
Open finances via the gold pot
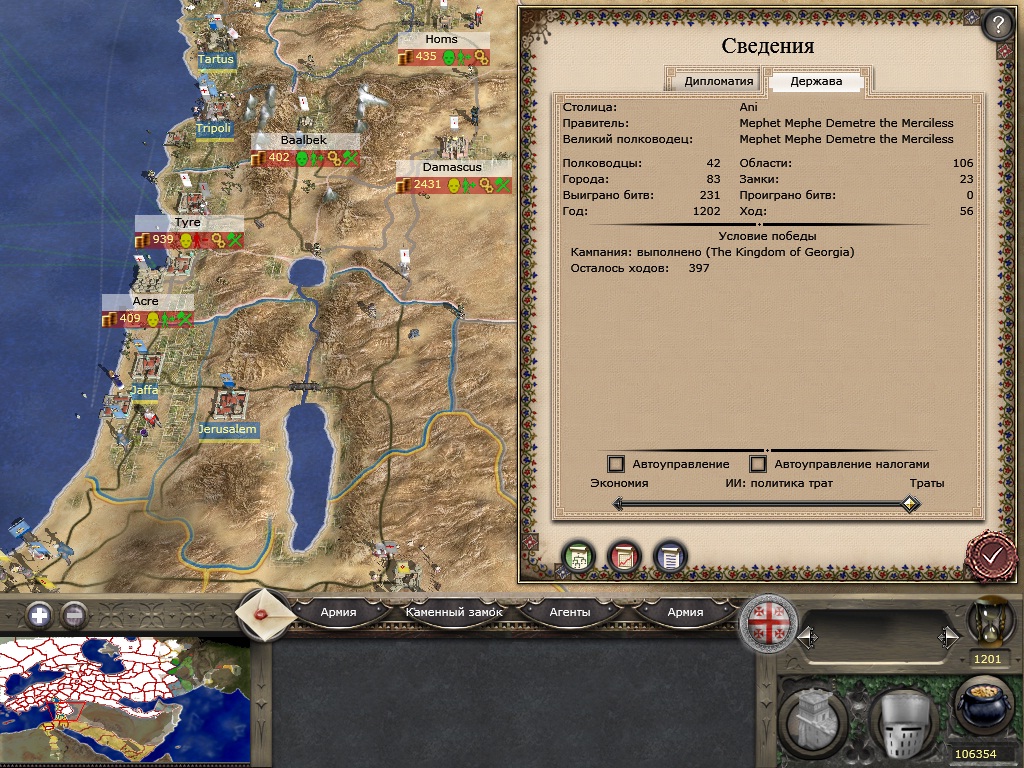point(984,707)
